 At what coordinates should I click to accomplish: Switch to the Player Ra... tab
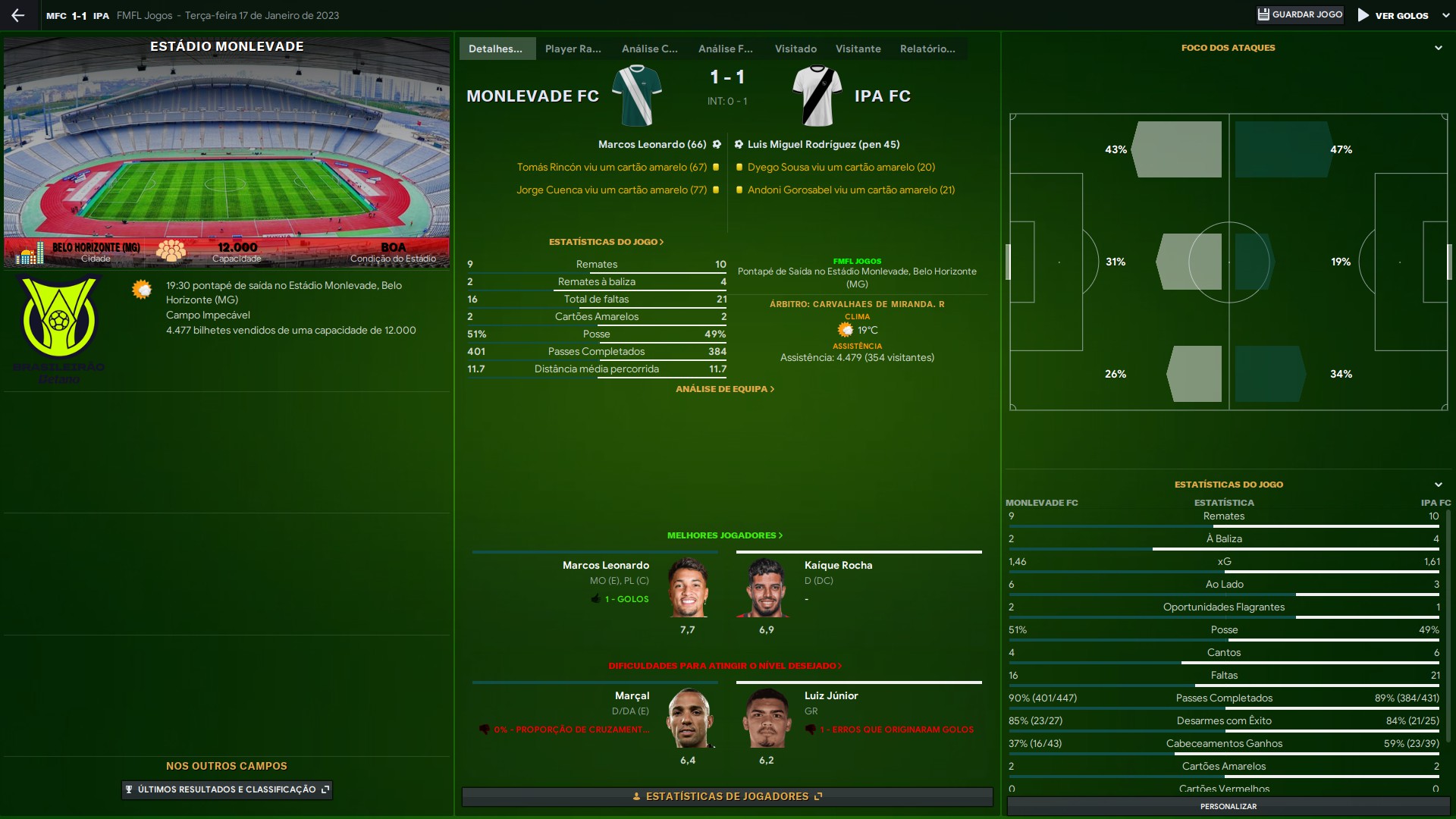(573, 49)
